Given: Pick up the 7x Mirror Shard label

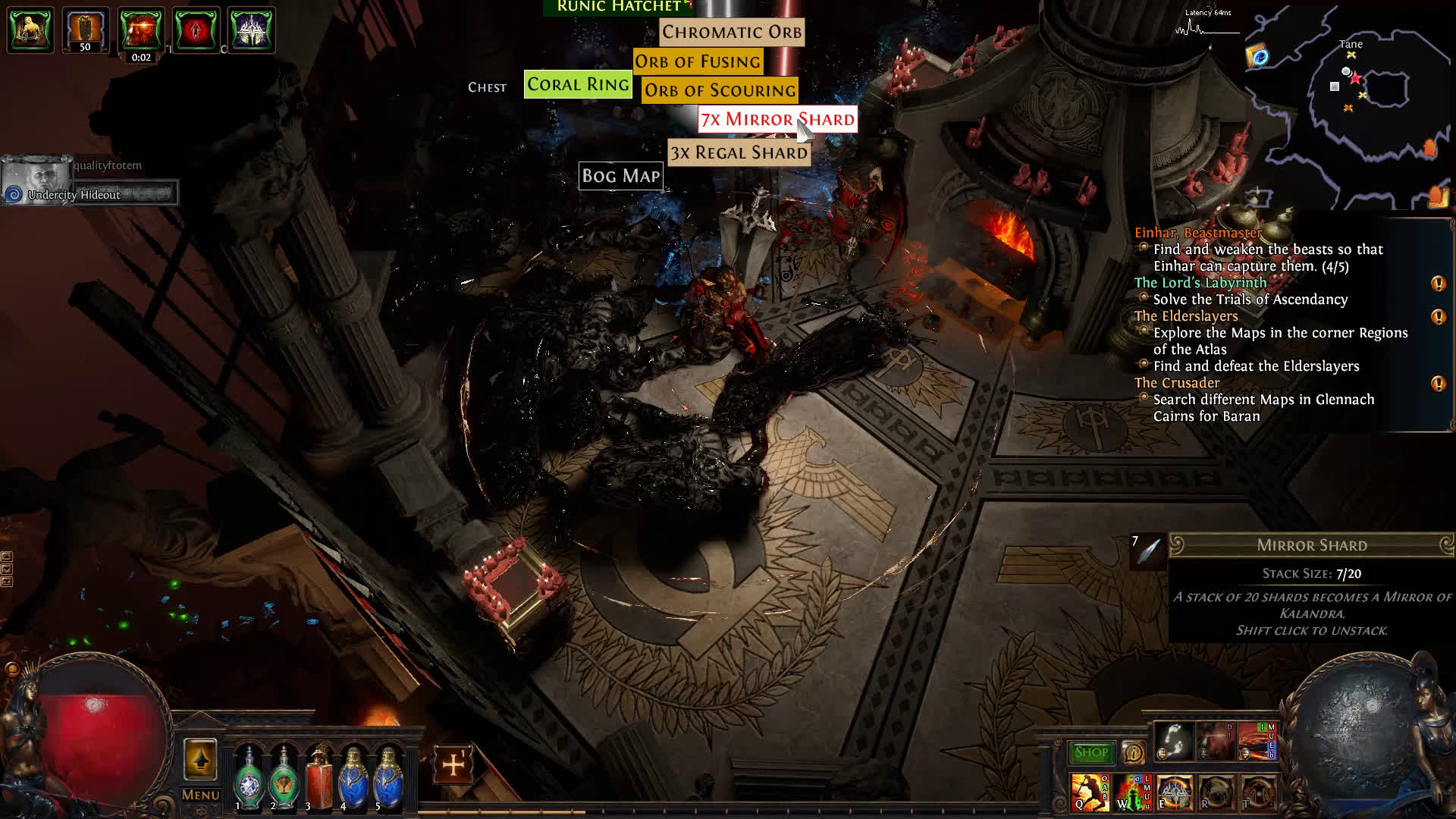Looking at the screenshot, I should pos(777,120).
